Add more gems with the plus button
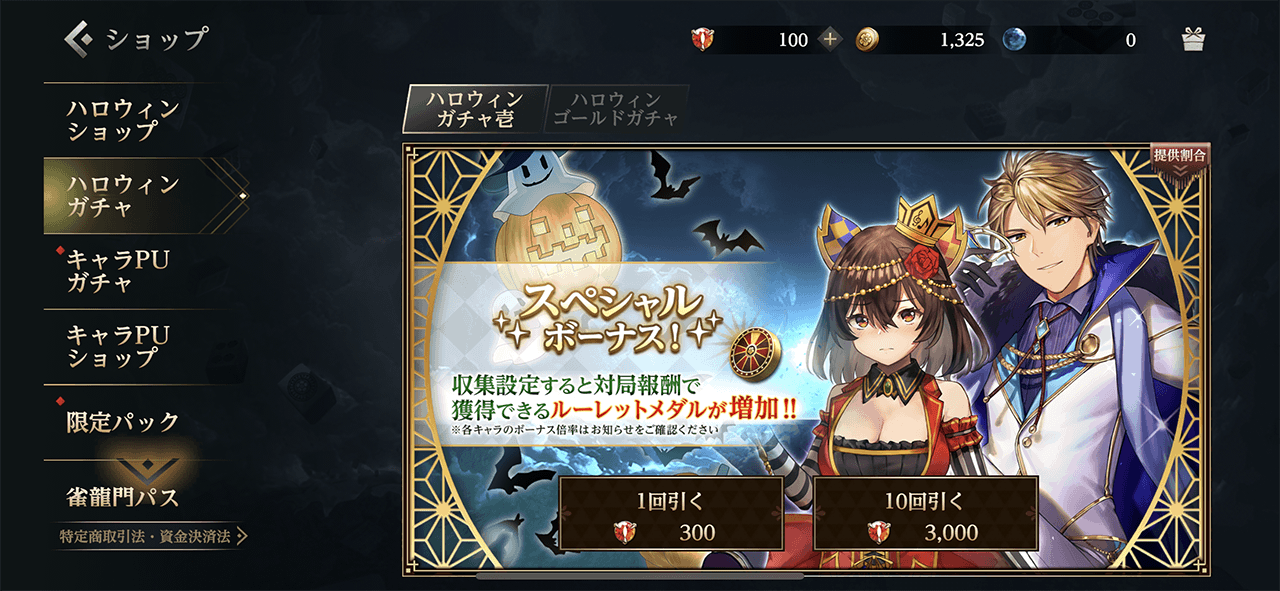The height and width of the screenshot is (591, 1280). point(830,40)
